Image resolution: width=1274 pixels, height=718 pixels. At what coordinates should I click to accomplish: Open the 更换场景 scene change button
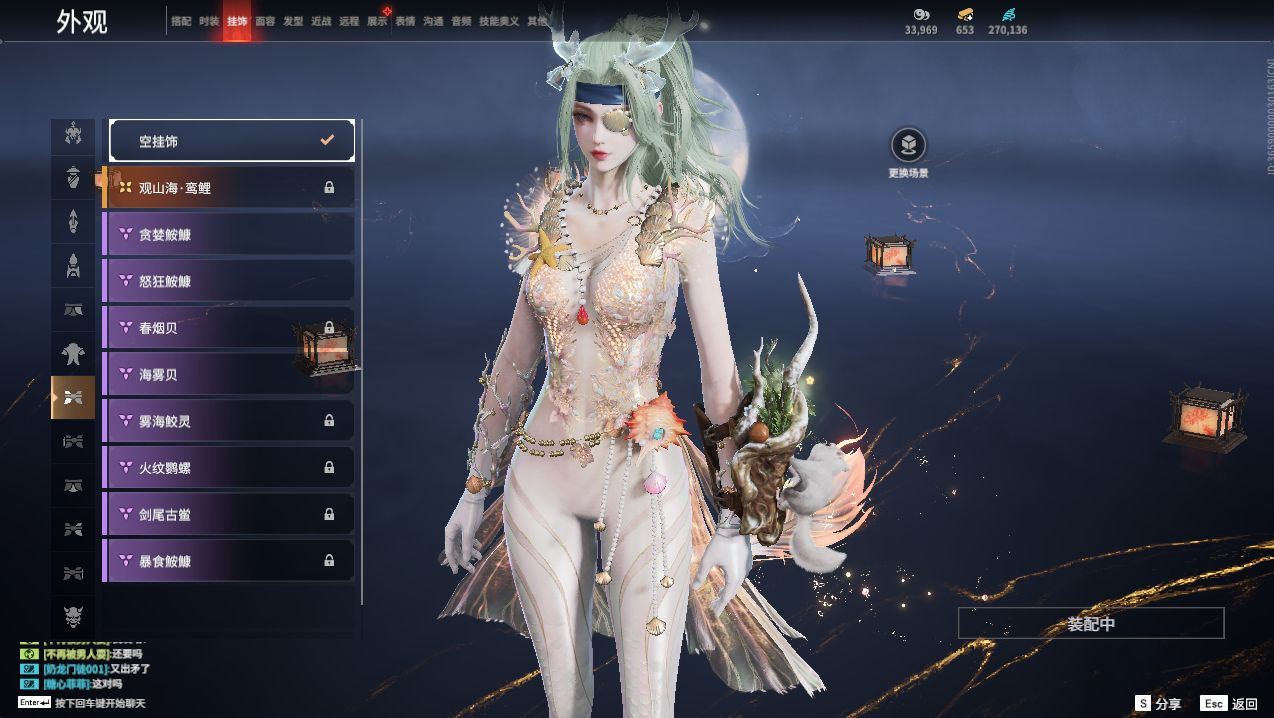click(908, 147)
